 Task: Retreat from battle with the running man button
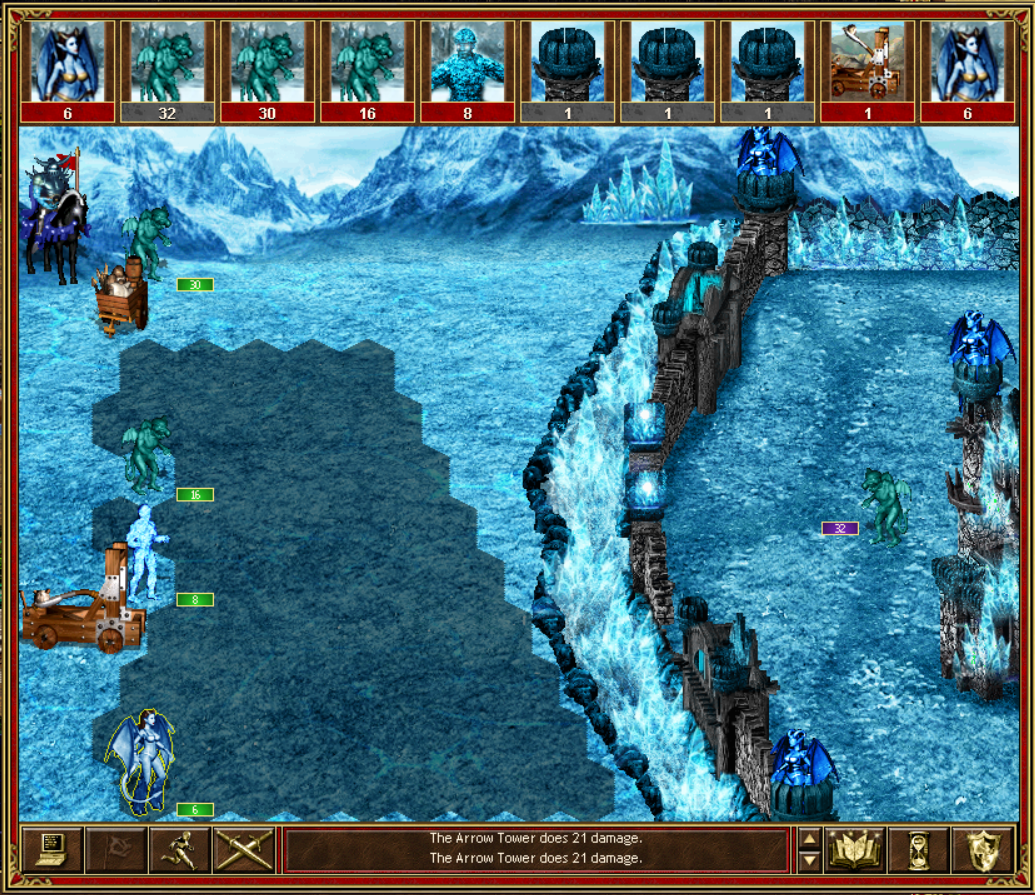[x=179, y=850]
